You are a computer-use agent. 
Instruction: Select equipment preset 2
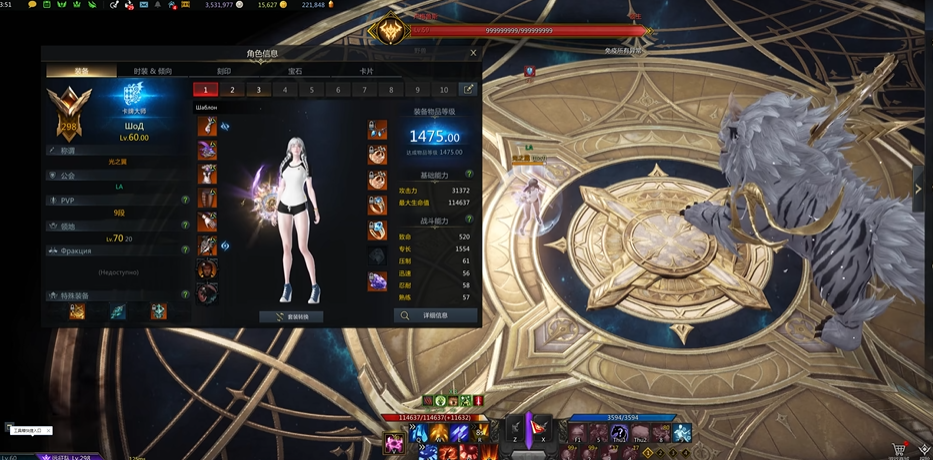pyautogui.click(x=232, y=90)
